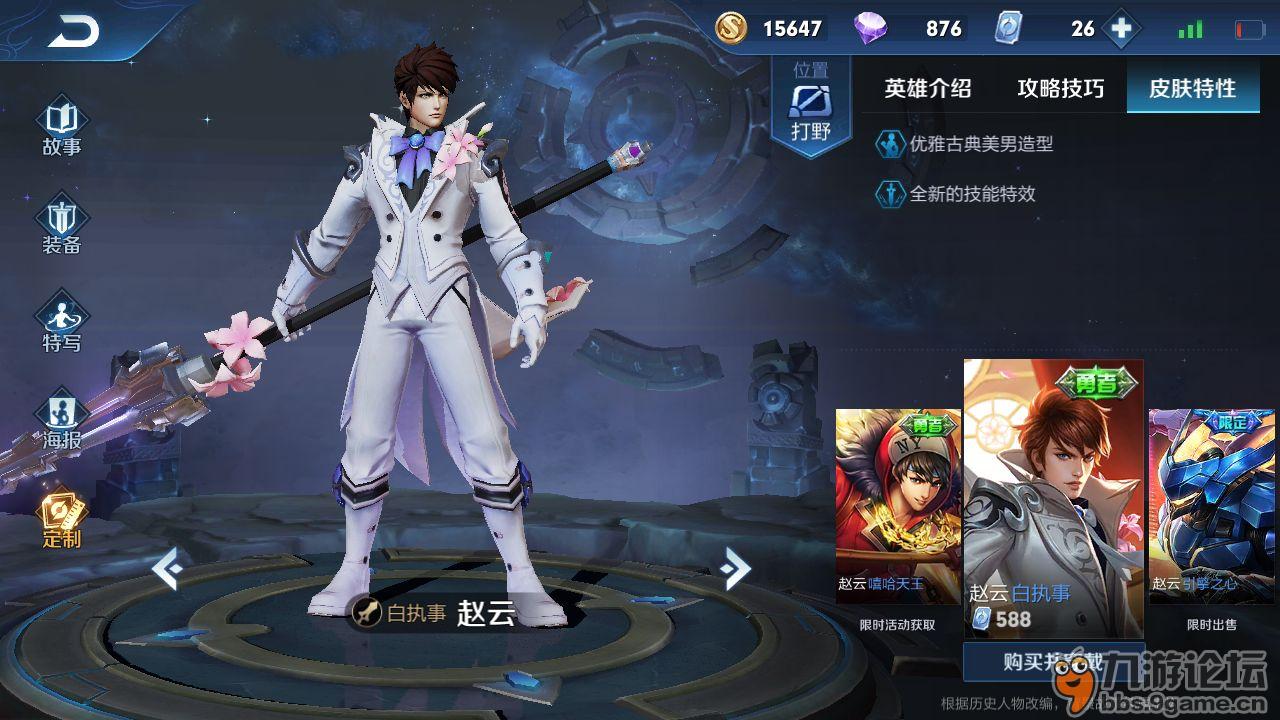Click the 打野 position badge
The width and height of the screenshot is (1280, 720).
[810, 105]
